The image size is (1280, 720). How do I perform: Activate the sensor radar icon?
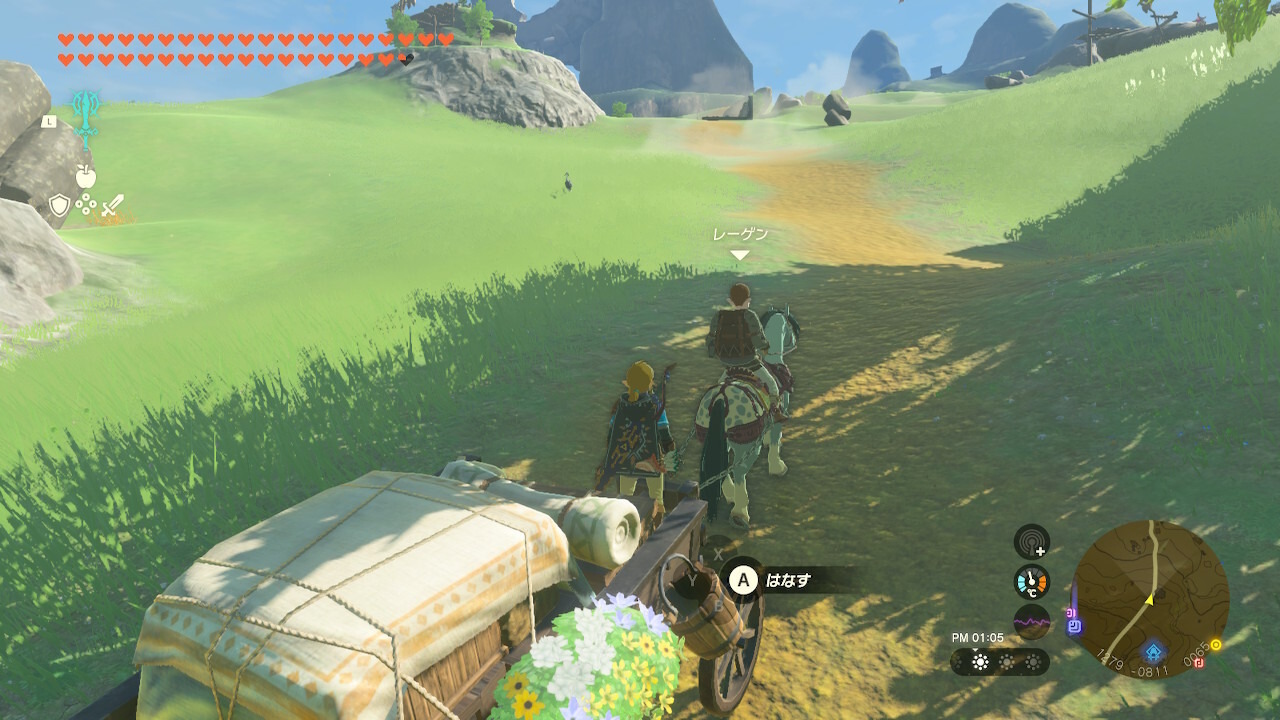(1031, 542)
